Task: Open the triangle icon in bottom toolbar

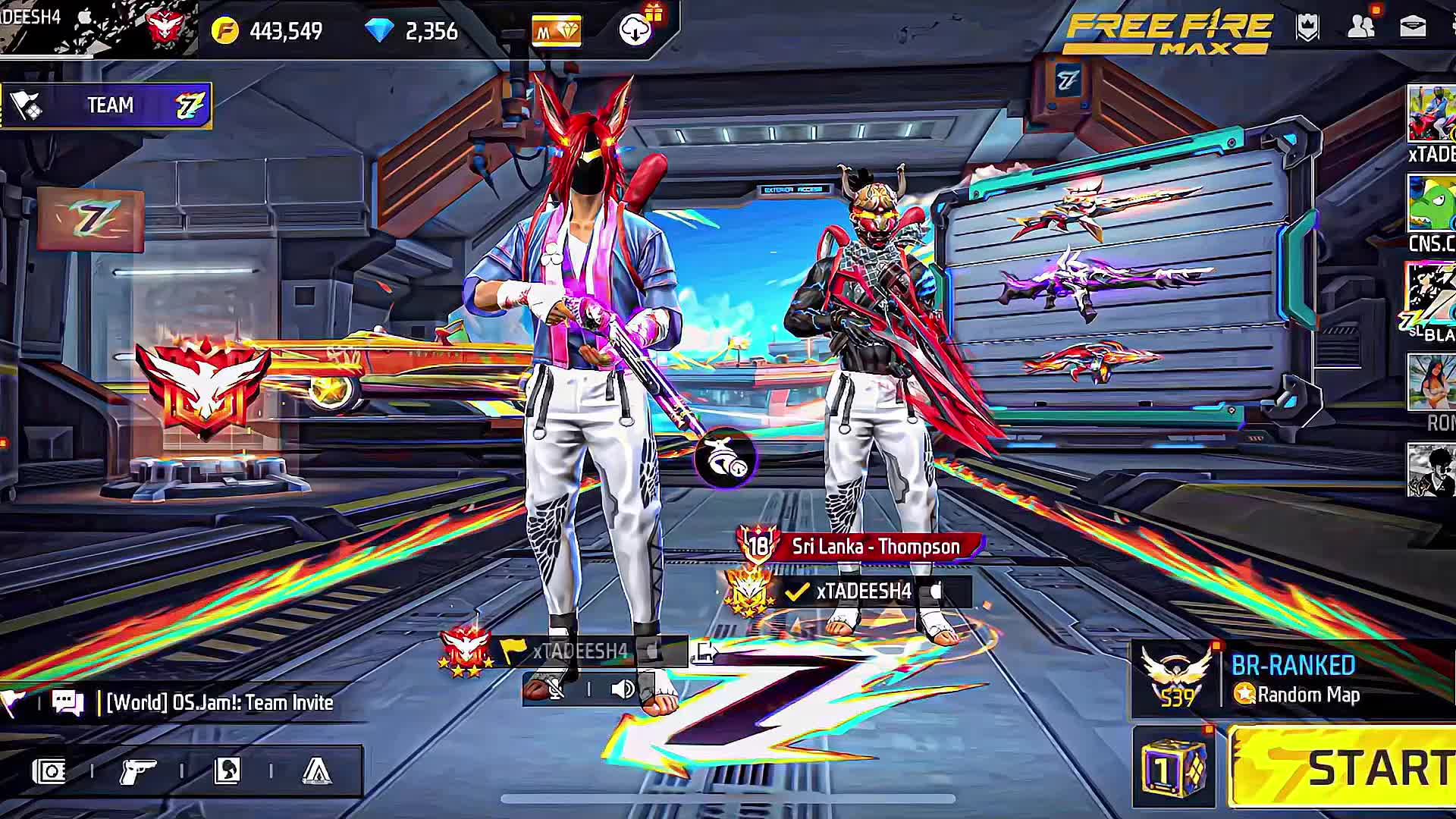Action: coord(316,772)
